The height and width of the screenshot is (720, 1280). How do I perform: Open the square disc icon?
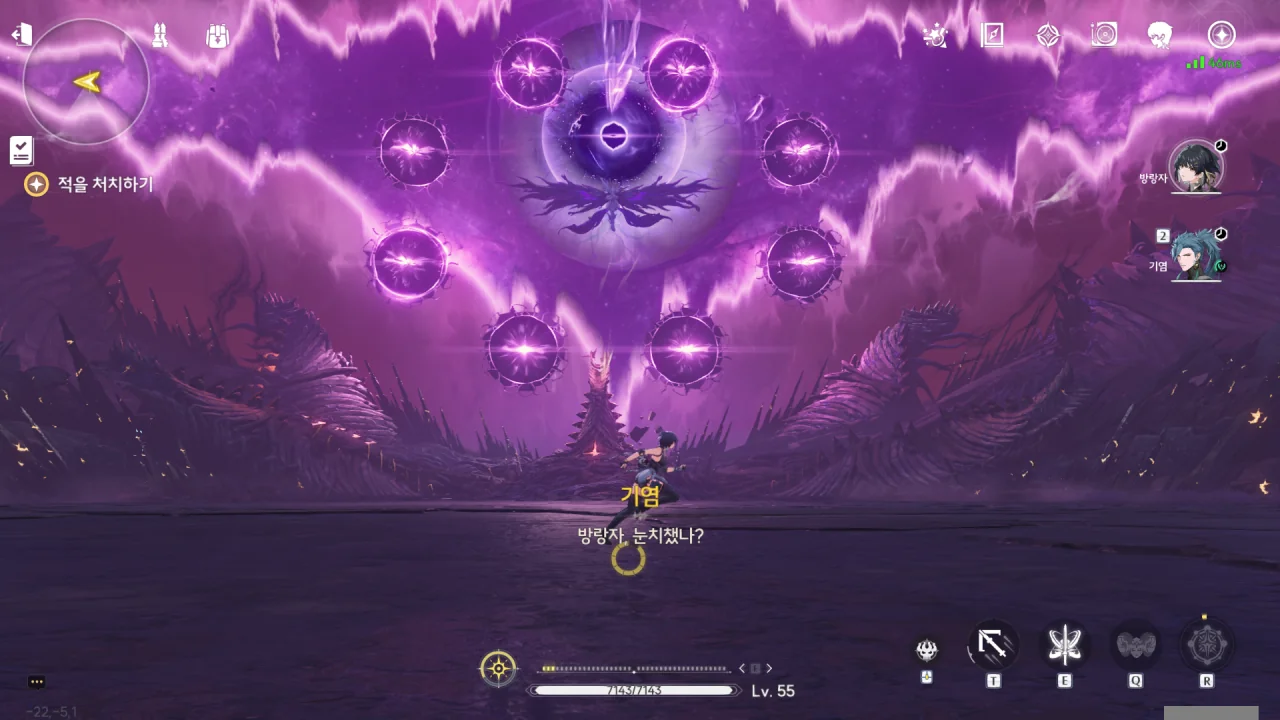tap(1104, 35)
